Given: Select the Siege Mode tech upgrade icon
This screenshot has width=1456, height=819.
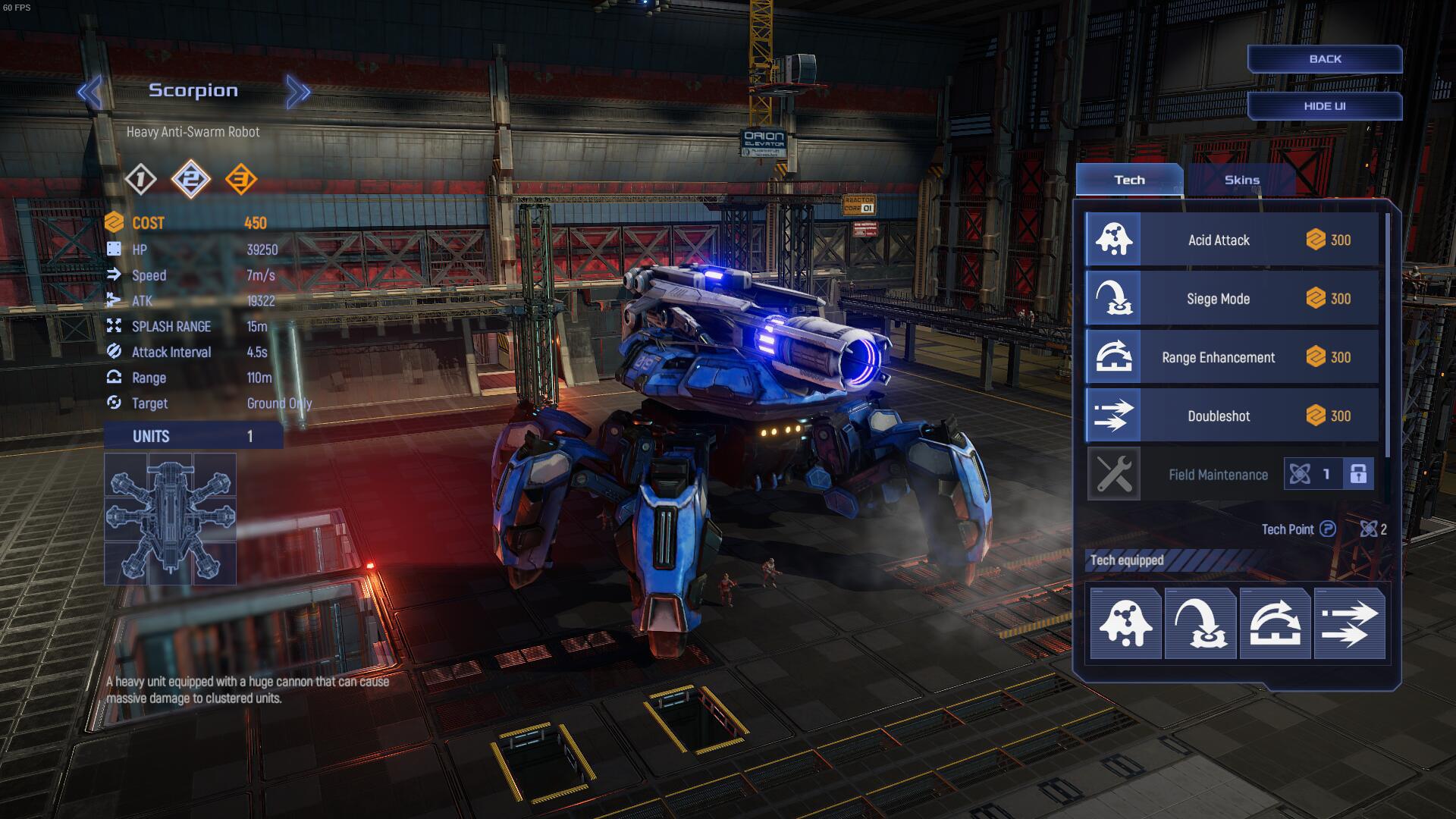Looking at the screenshot, I should click(x=1114, y=298).
